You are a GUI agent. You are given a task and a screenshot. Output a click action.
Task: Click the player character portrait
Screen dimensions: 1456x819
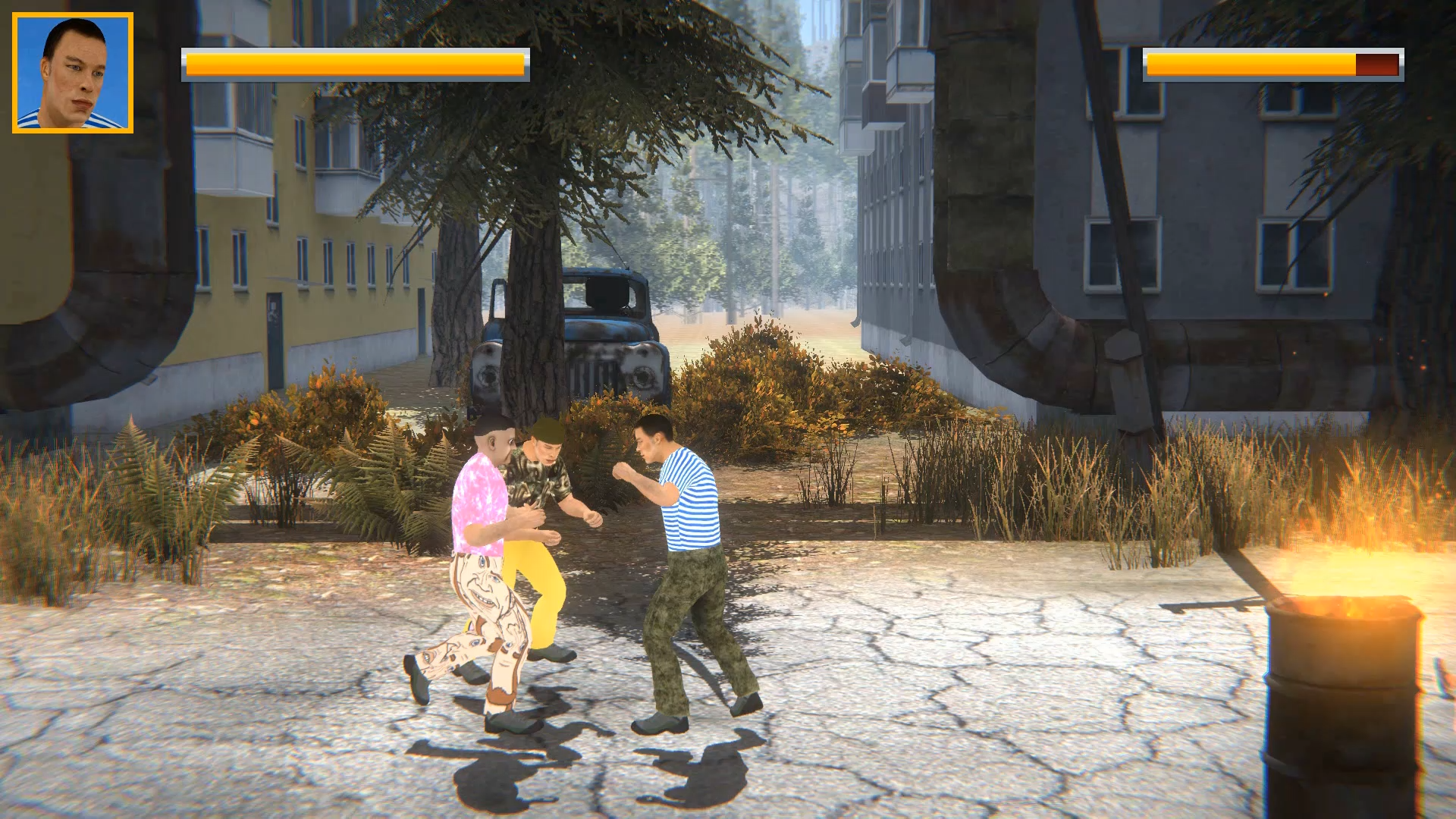click(x=73, y=73)
